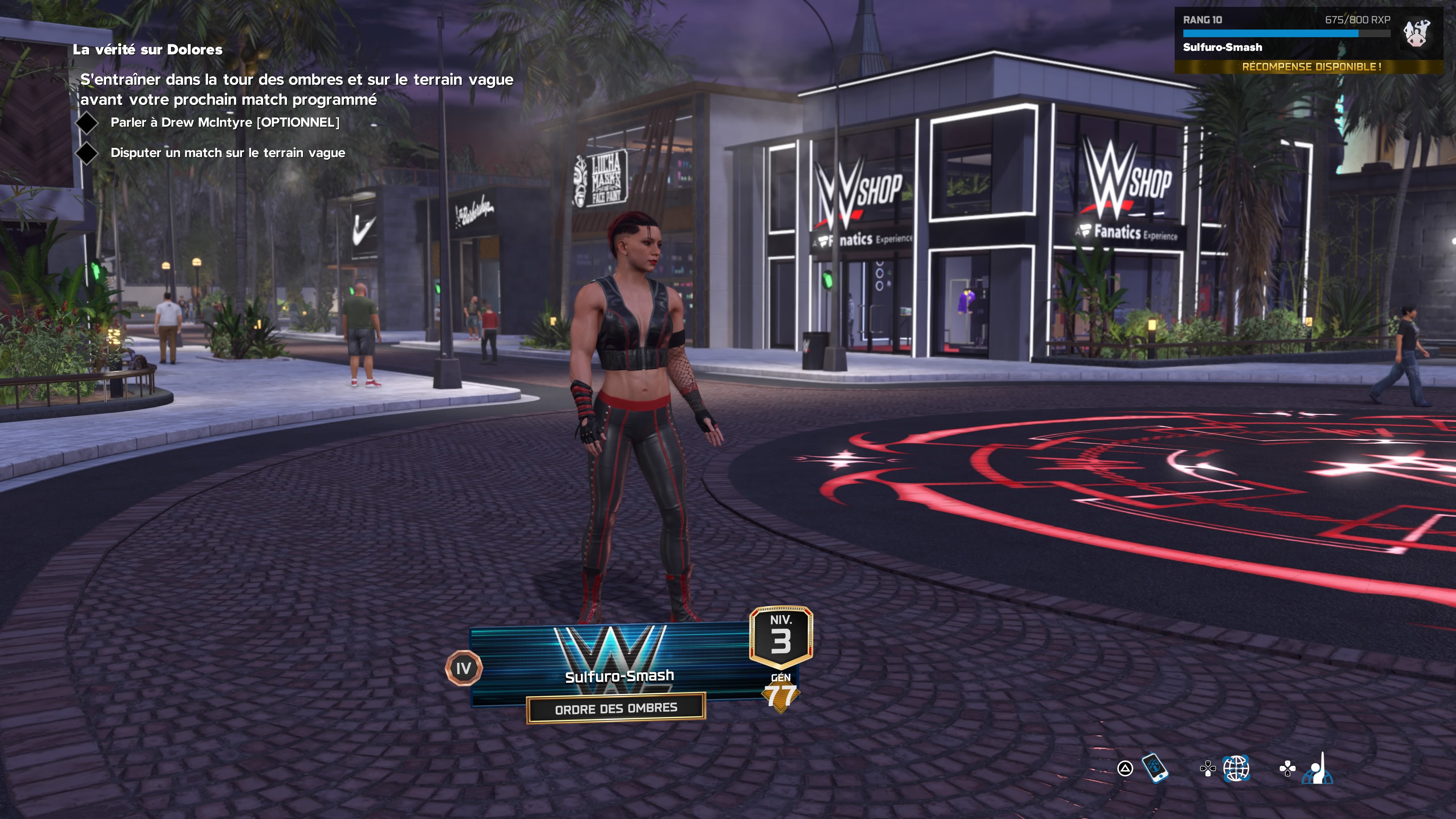Screen dimensions: 1456x819
Task: Open the "La vérité sur Dolores" quest tracker
Action: pos(147,50)
